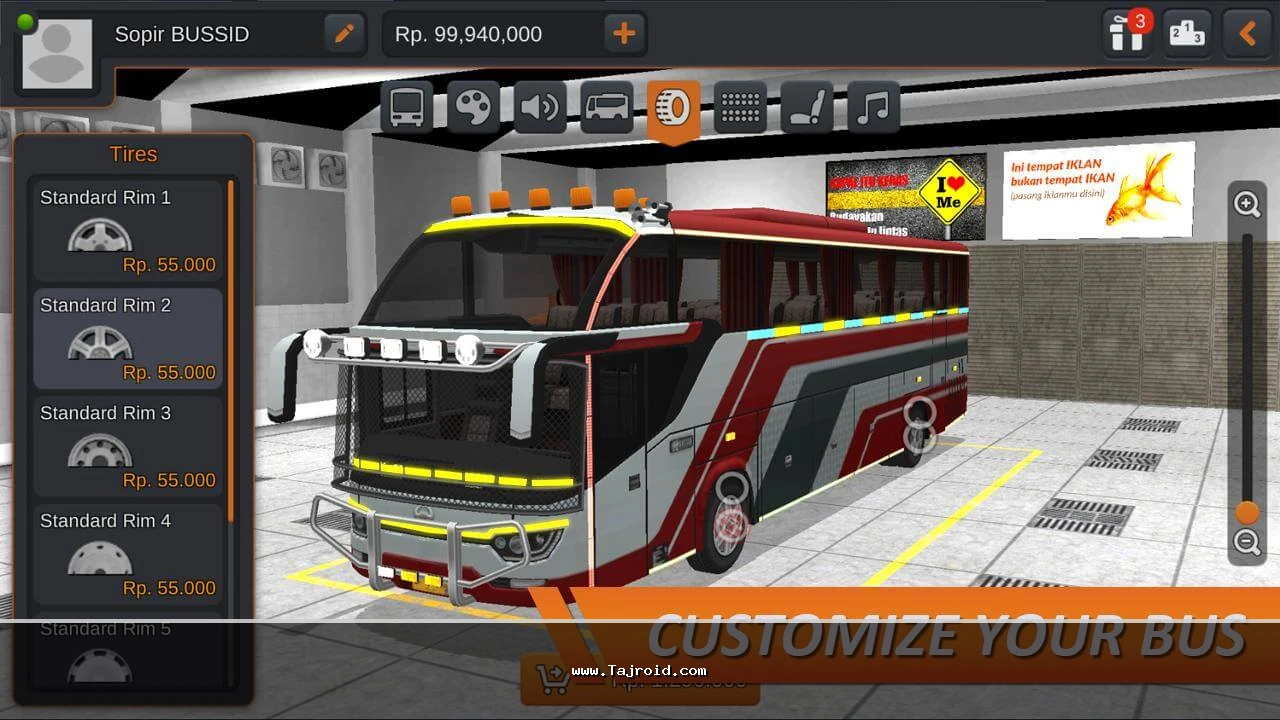Screen dimensions: 1280x720
Task: Open the leaderboard podium icon
Action: coord(1187,34)
